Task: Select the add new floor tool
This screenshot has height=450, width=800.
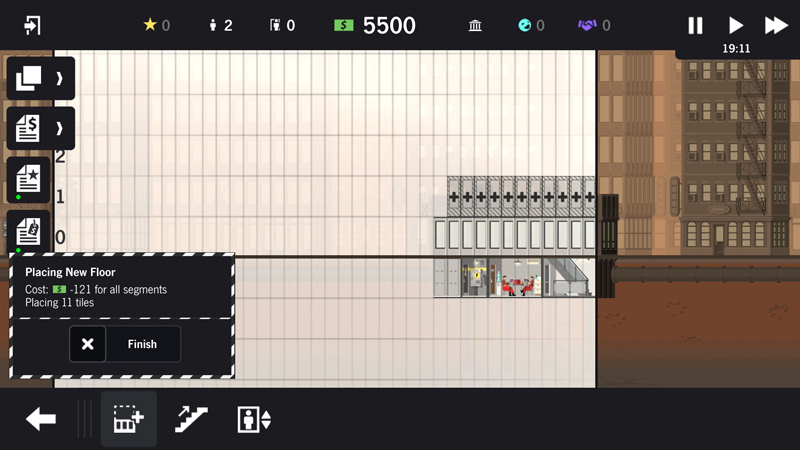Action: [129, 419]
